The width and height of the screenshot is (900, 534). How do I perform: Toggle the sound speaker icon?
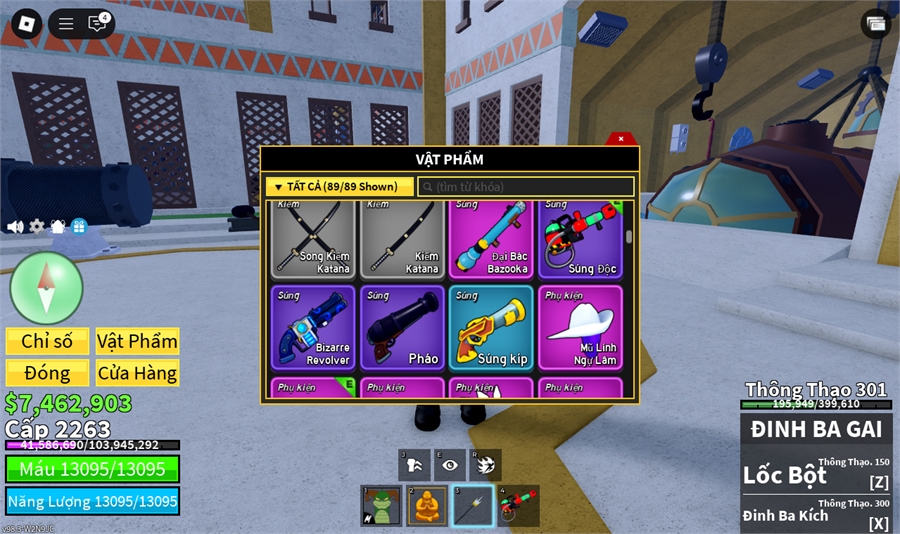click(15, 227)
